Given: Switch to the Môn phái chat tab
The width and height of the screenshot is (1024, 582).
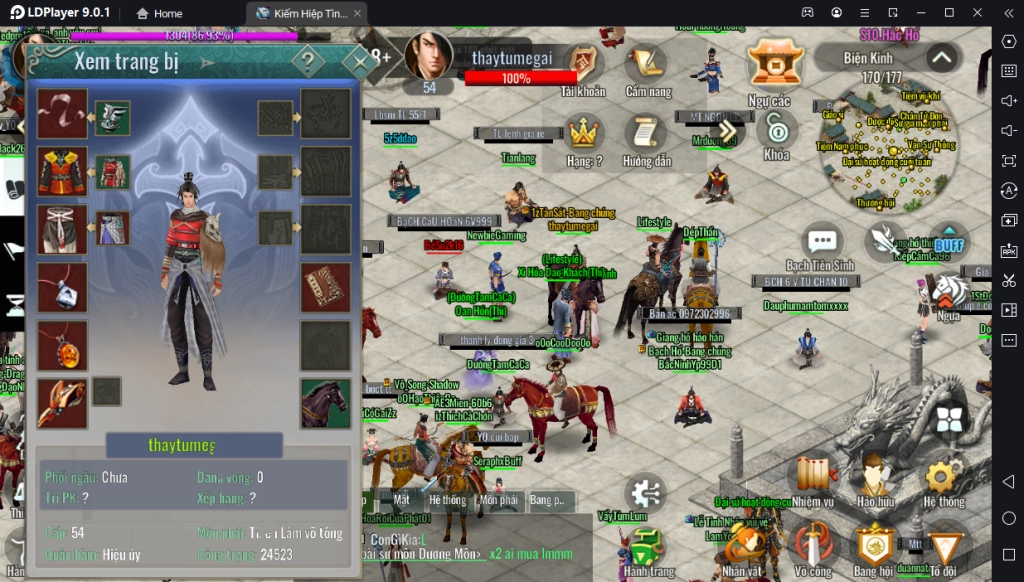Looking at the screenshot, I should coord(498,499).
